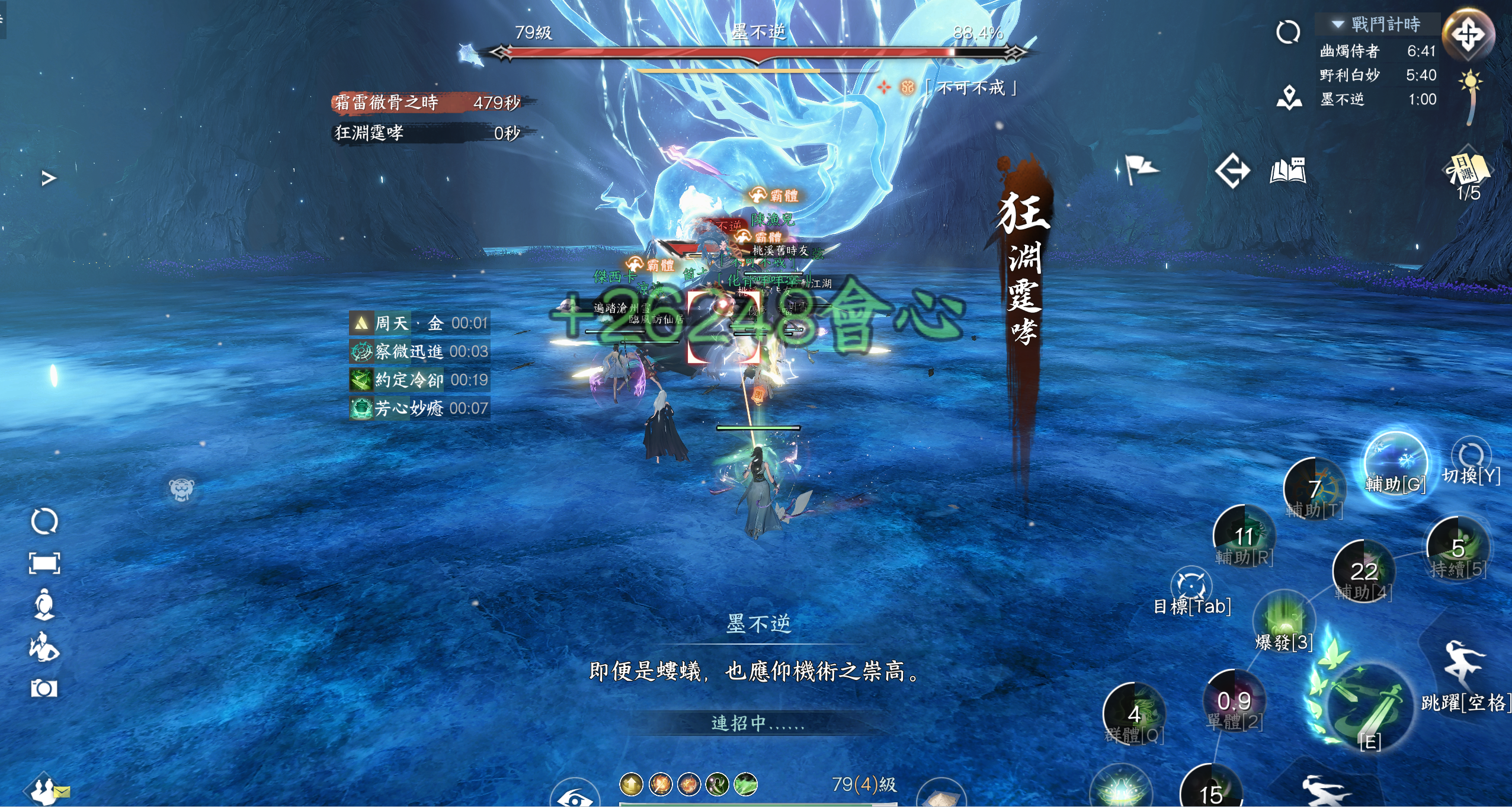
Task: Expand the left side panel arrow
Action: 49,178
